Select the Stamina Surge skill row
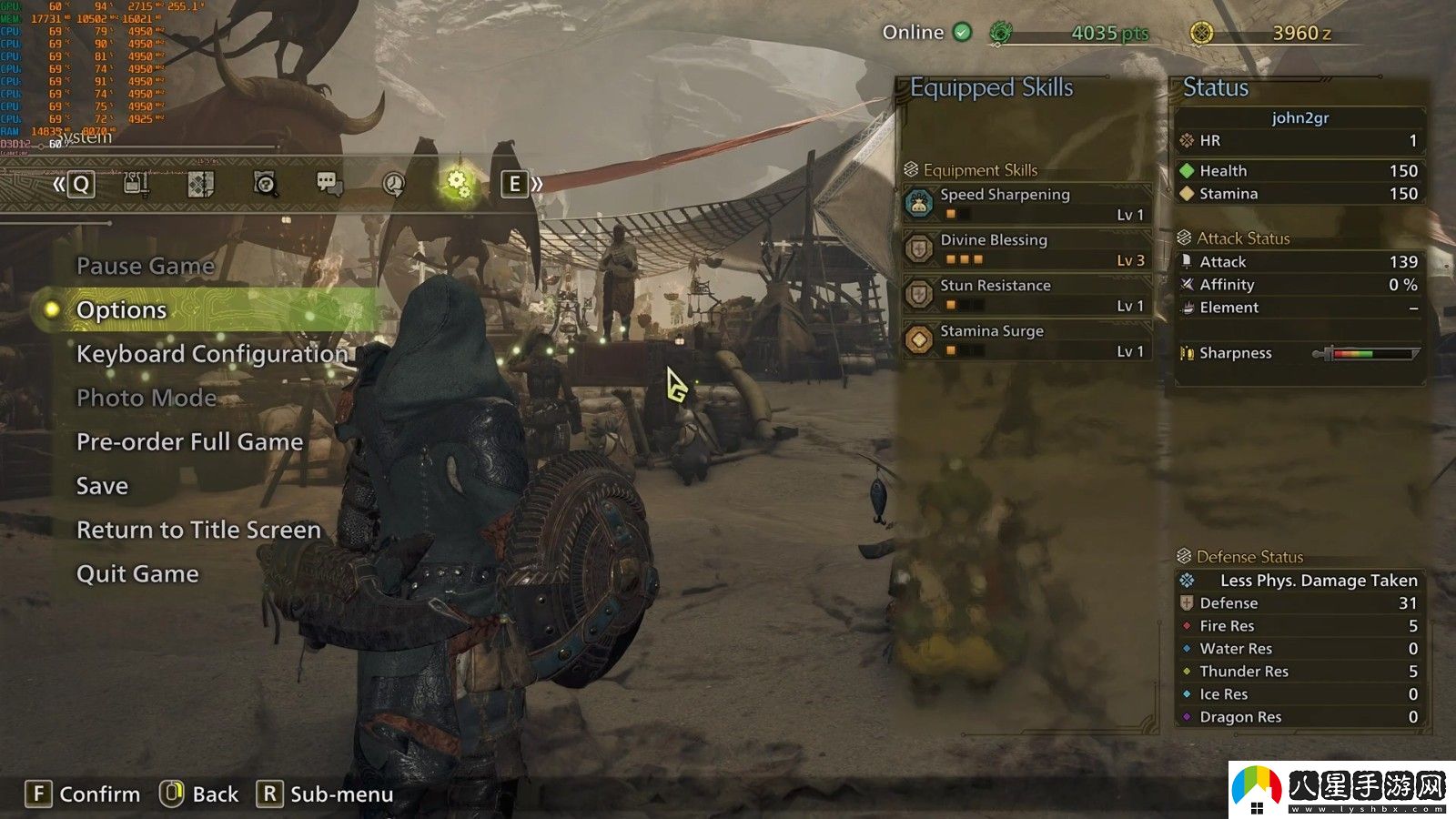 tap(1027, 340)
